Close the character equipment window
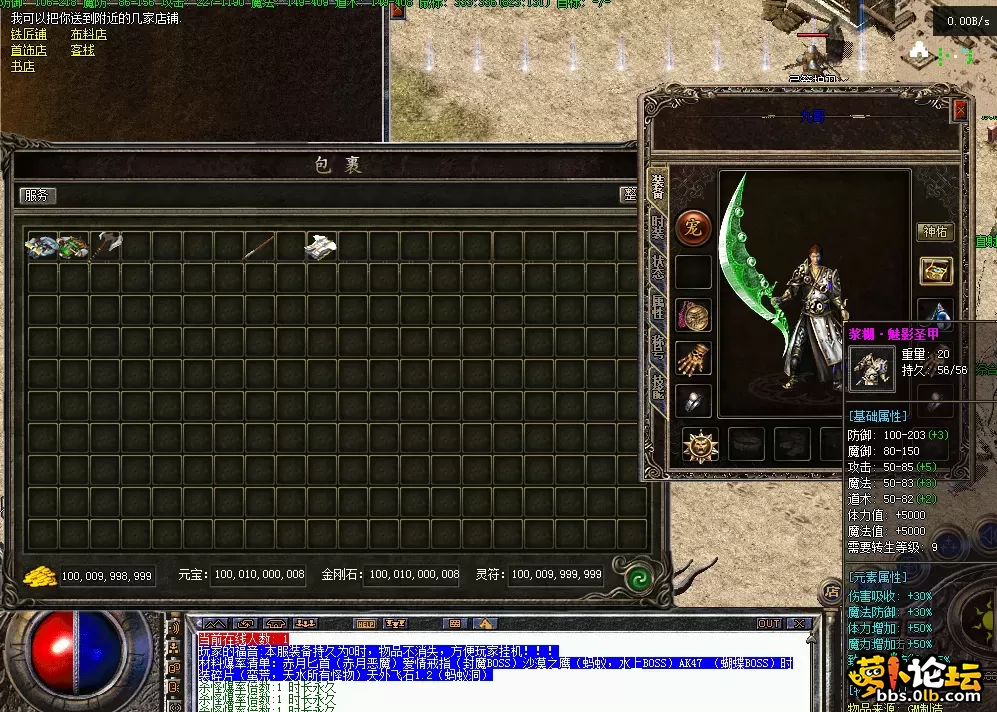 (x=961, y=109)
